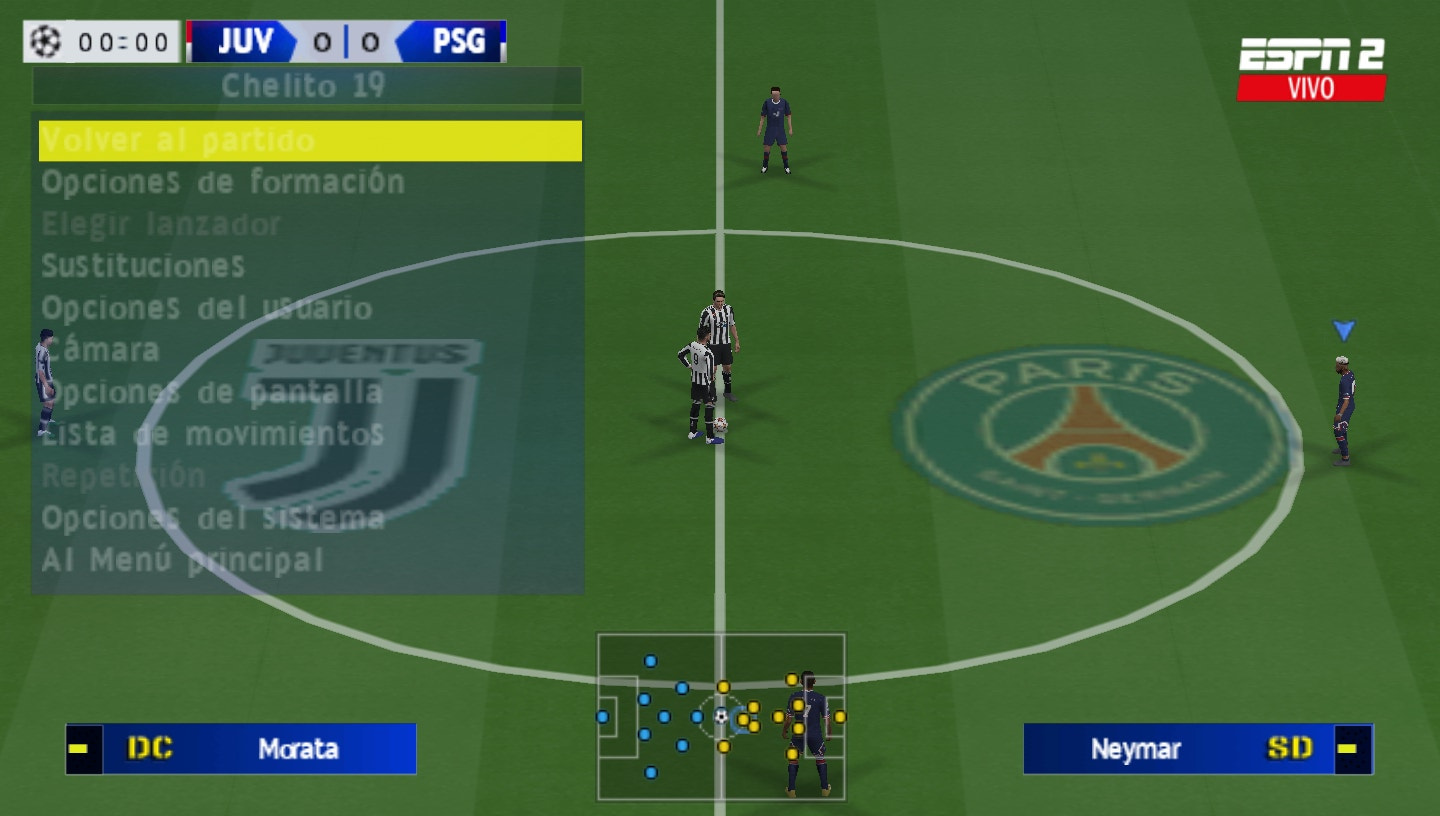Click the Chelito 19 name header
The width and height of the screenshot is (1440, 816).
[x=303, y=86]
